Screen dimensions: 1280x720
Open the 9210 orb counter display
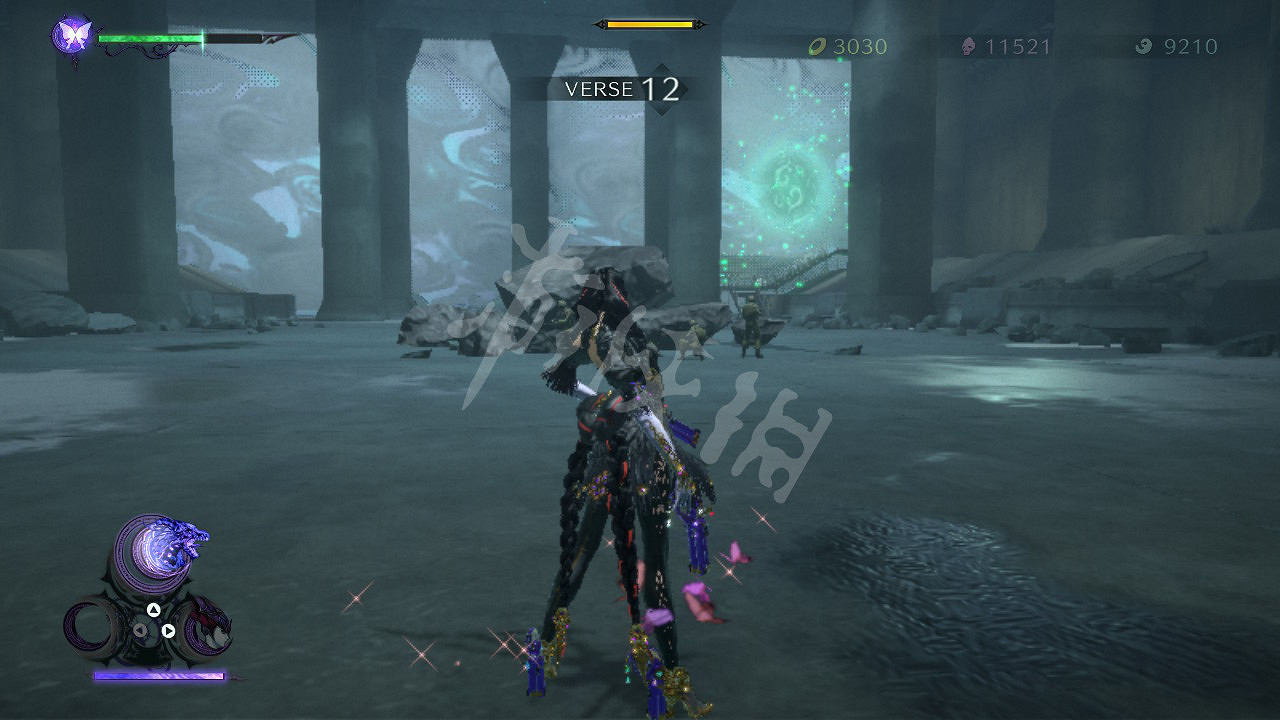[1190, 46]
